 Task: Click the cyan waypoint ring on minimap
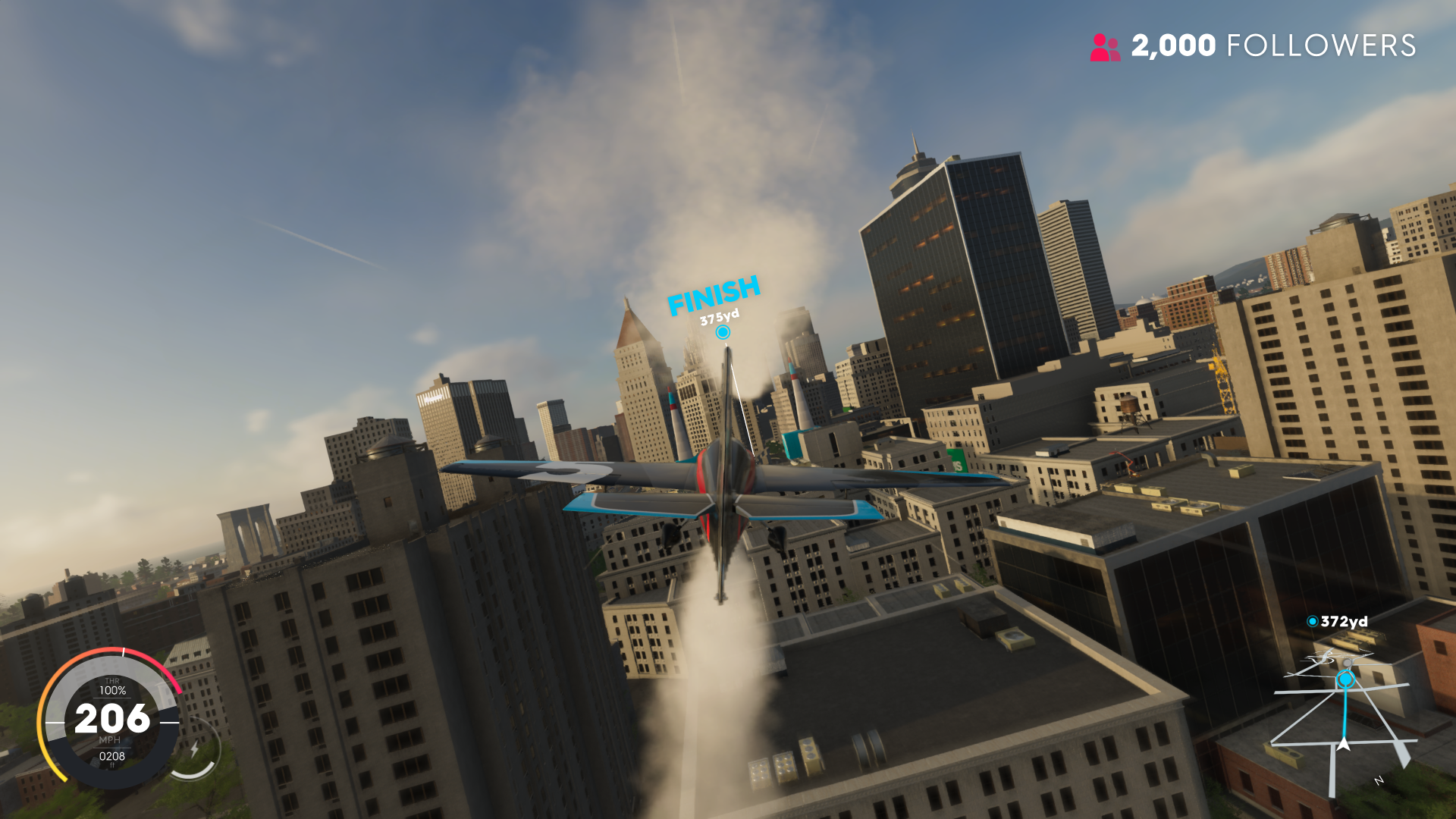[1345, 679]
